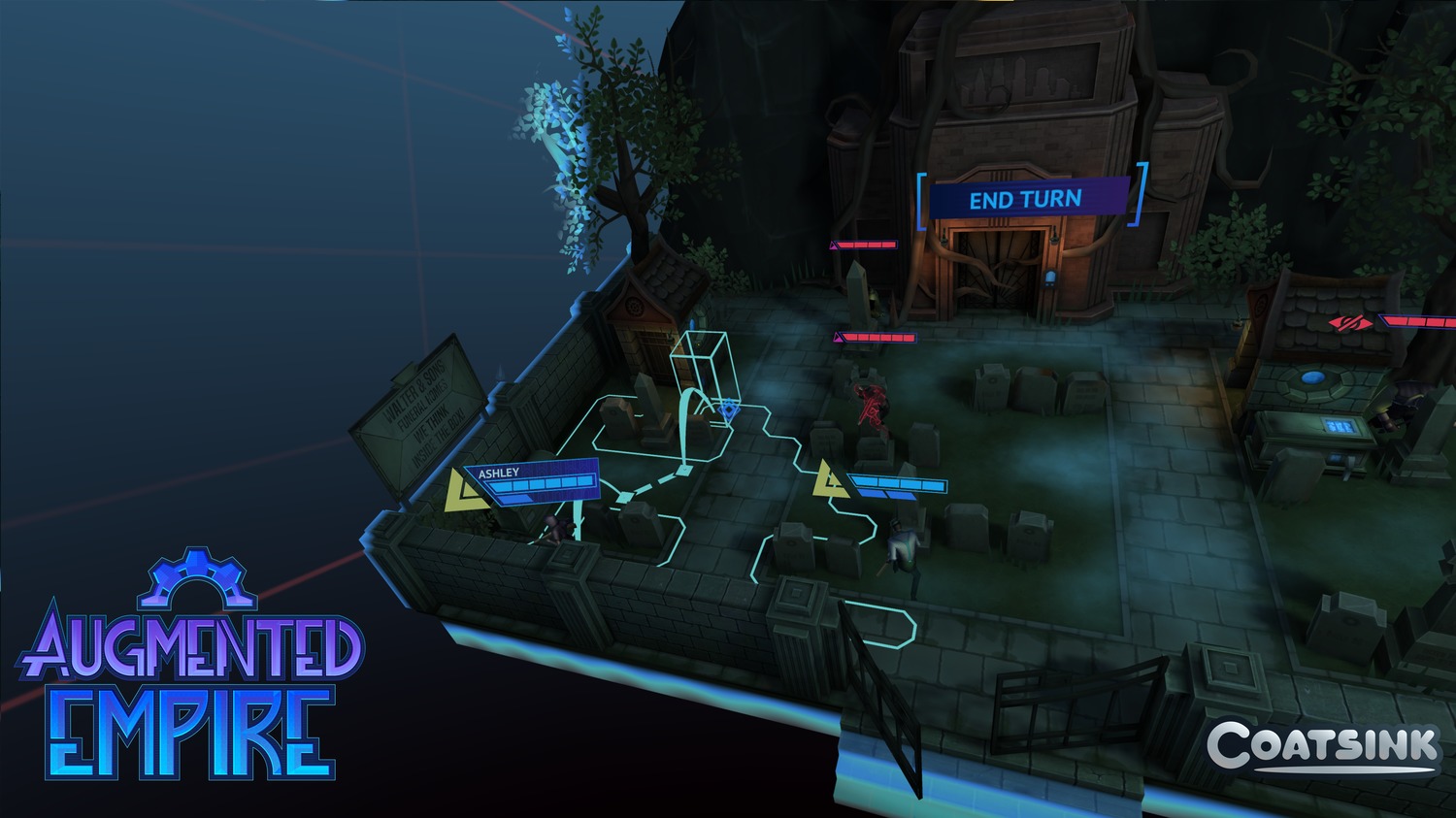Viewport: 1456px width, 818px height.
Task: Click the blue wall lamp right of the doorway
Action: [693, 323]
